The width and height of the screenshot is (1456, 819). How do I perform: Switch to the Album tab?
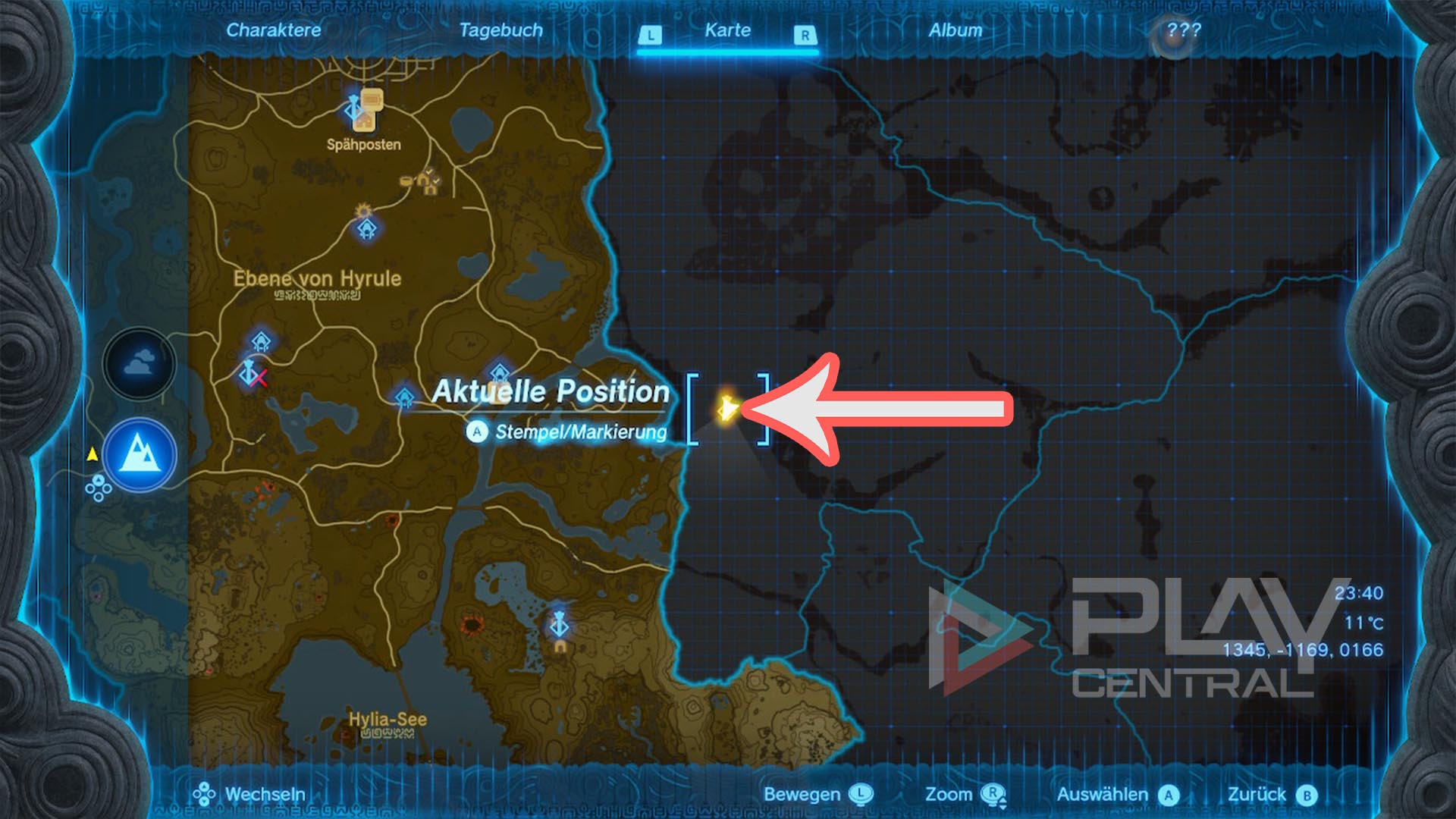(957, 31)
